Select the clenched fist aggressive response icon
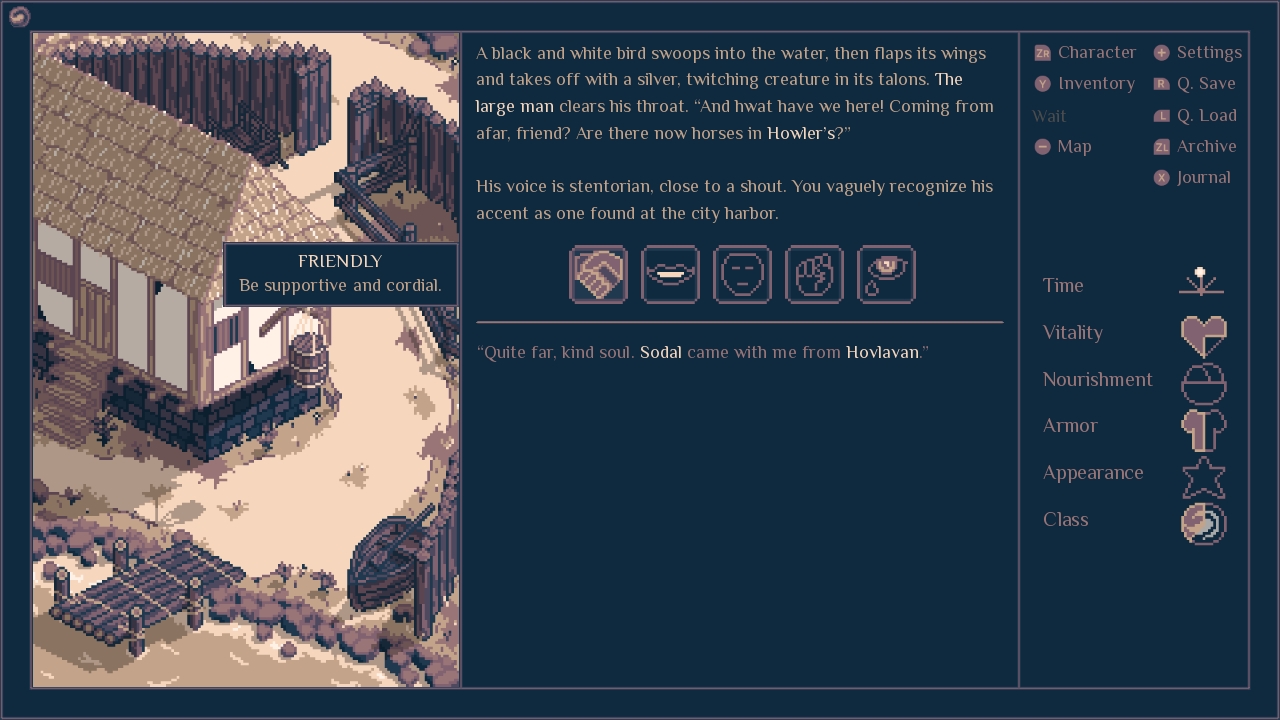 (814, 274)
